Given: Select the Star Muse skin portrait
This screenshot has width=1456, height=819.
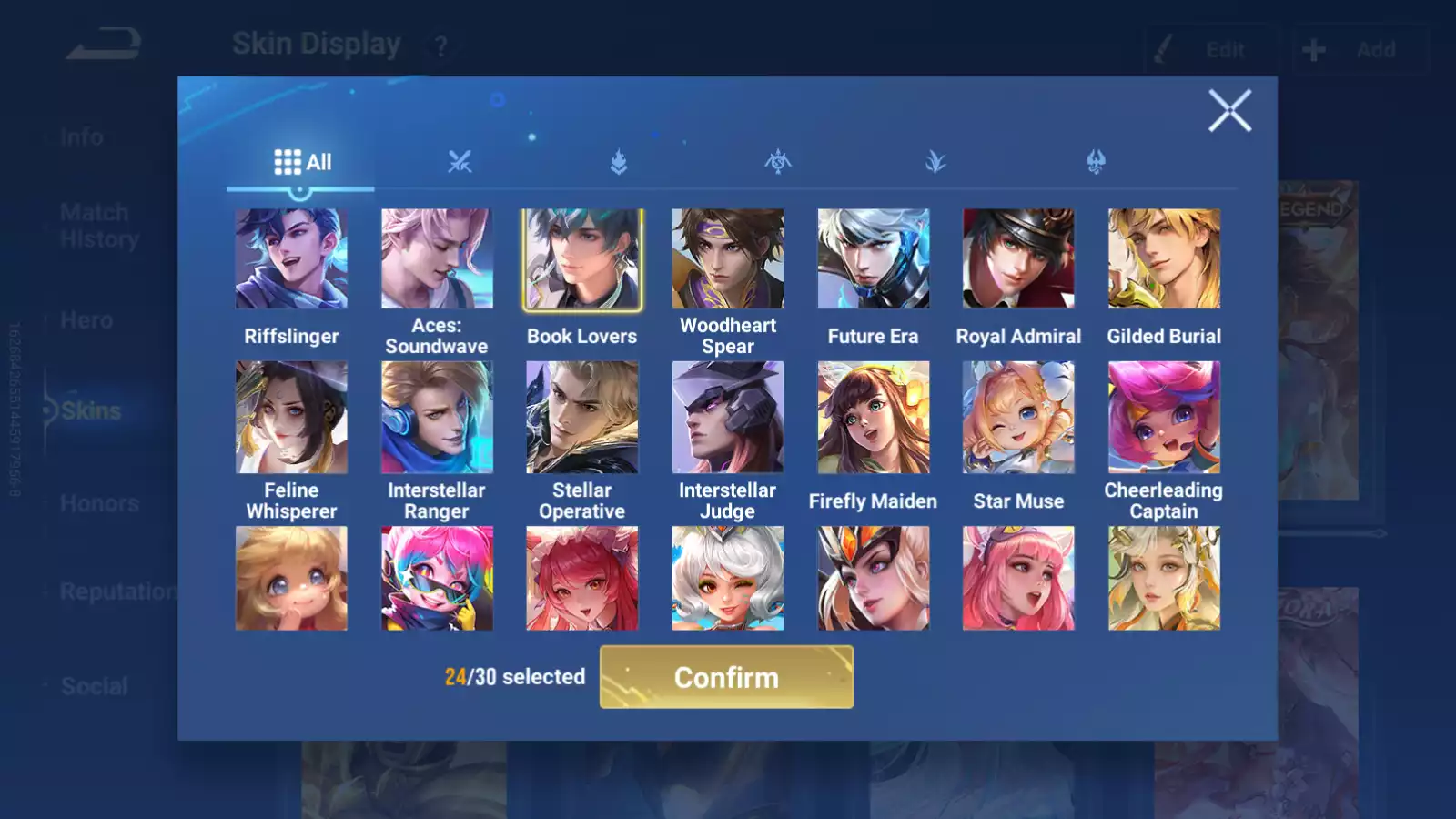Looking at the screenshot, I should pyautogui.click(x=1018, y=416).
